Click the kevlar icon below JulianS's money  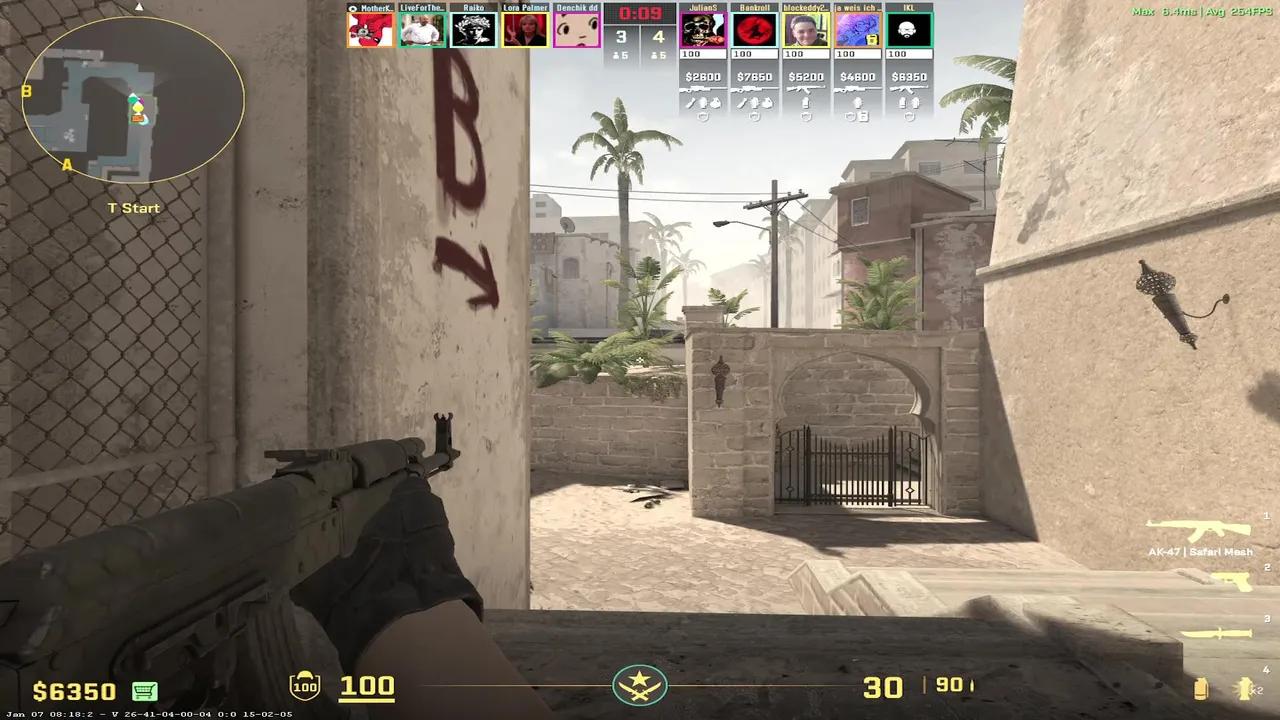point(703,117)
